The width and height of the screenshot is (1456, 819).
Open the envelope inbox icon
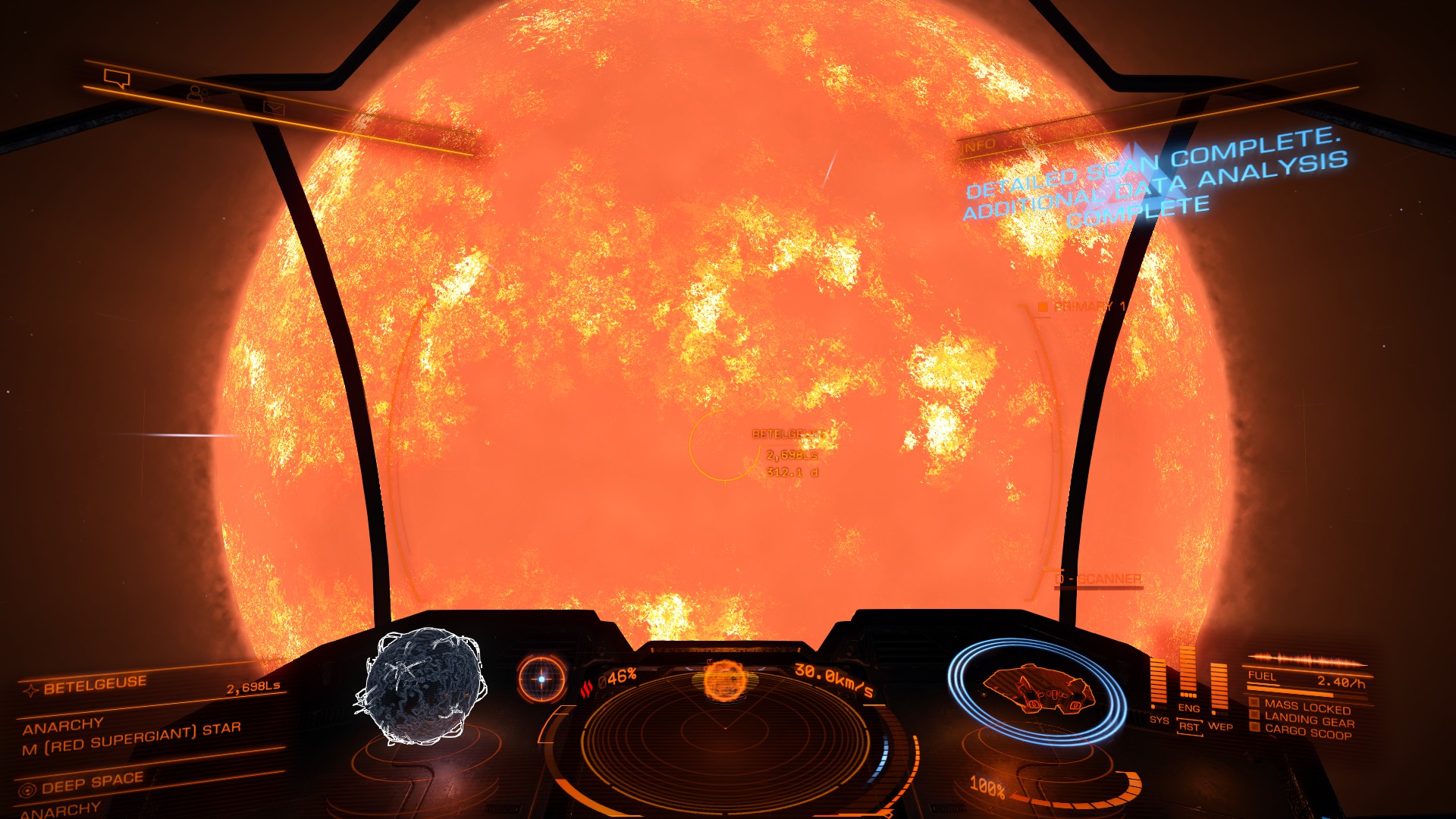point(273,108)
